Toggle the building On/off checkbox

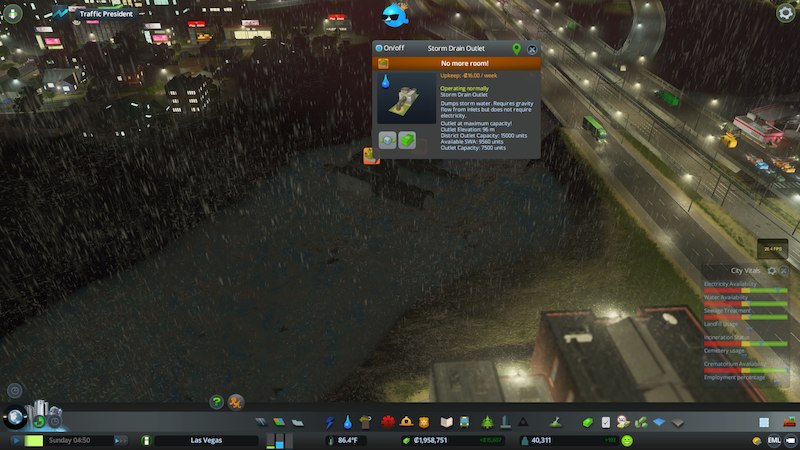(379, 48)
